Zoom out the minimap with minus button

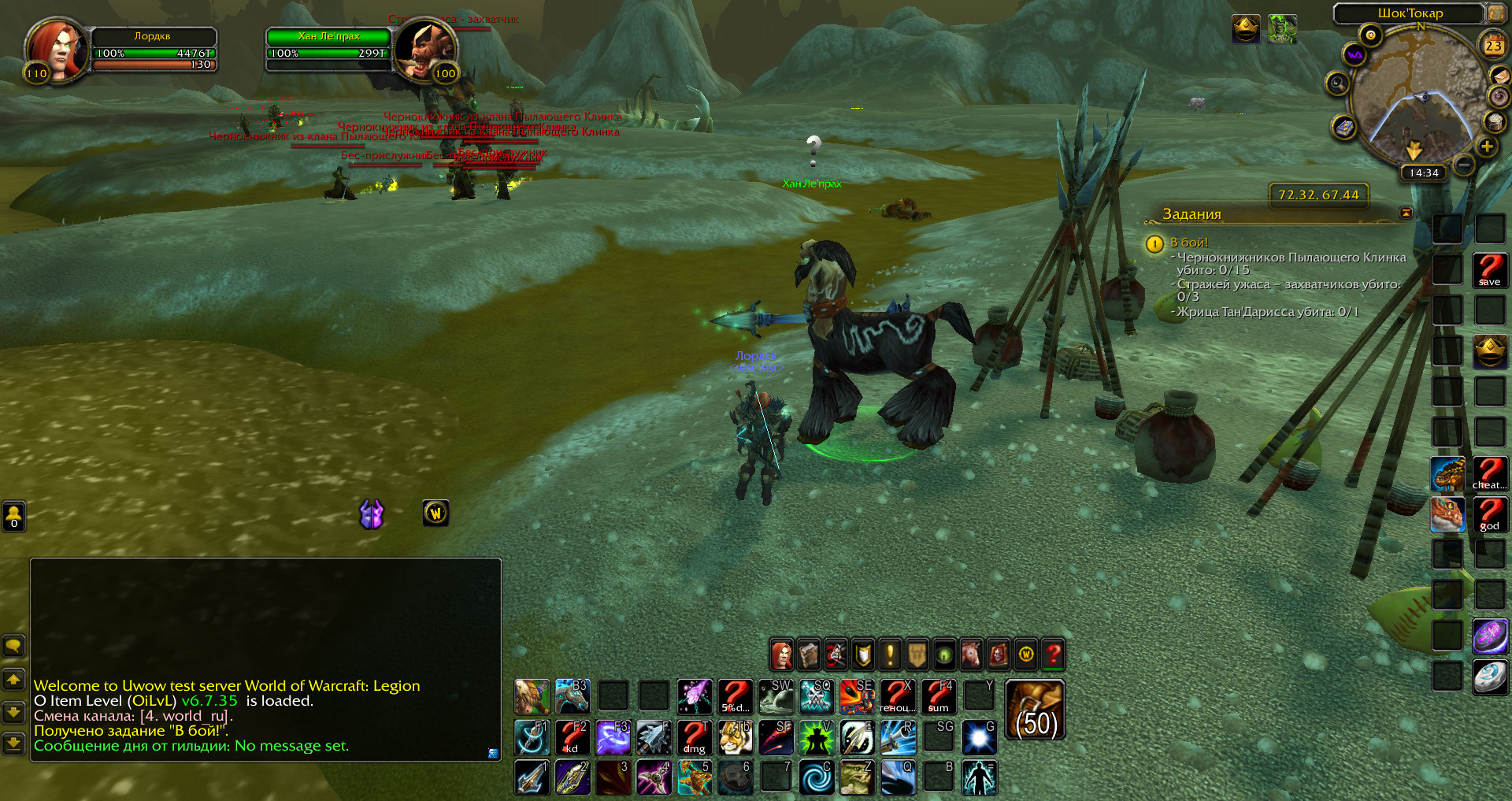1464,165
